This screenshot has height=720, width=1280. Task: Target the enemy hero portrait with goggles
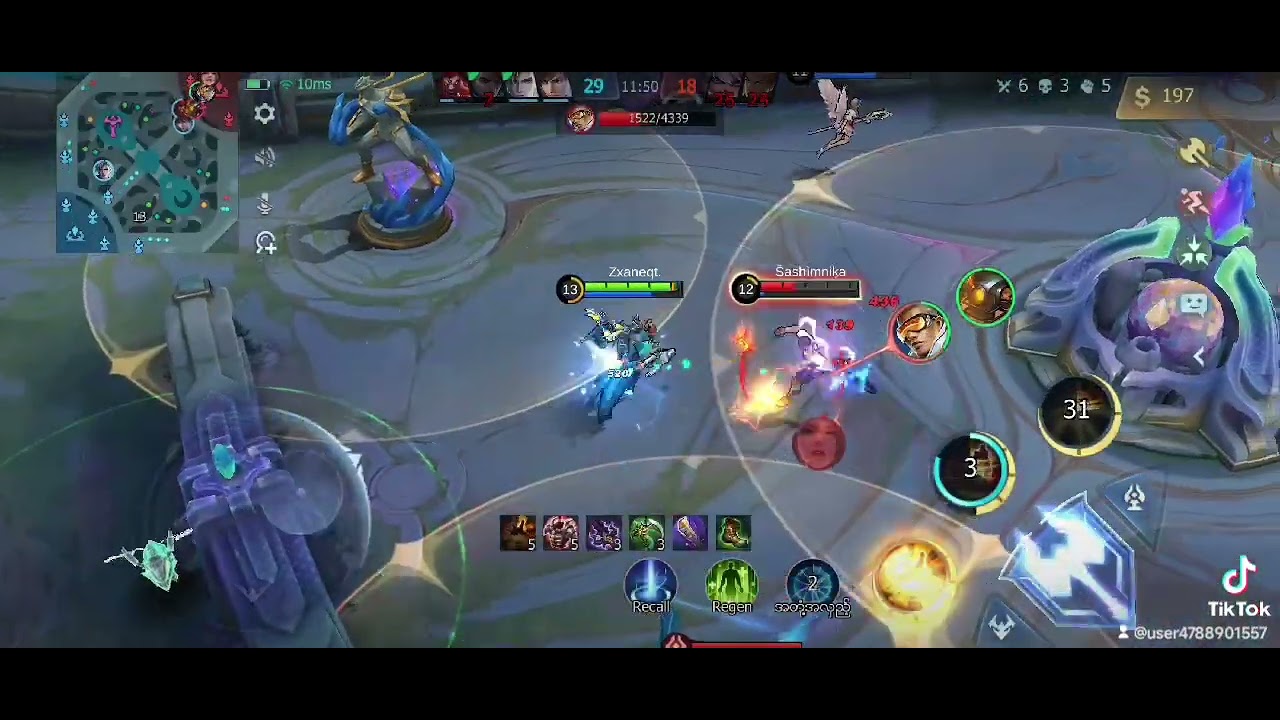[x=919, y=331]
